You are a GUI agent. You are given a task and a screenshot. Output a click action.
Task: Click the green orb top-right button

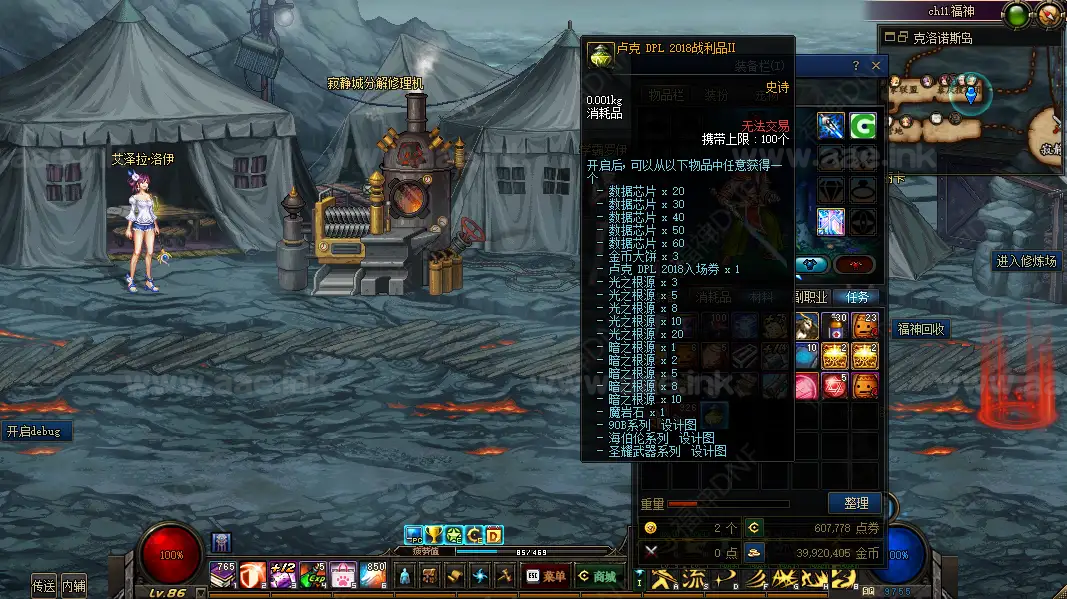pyautogui.click(x=1018, y=15)
